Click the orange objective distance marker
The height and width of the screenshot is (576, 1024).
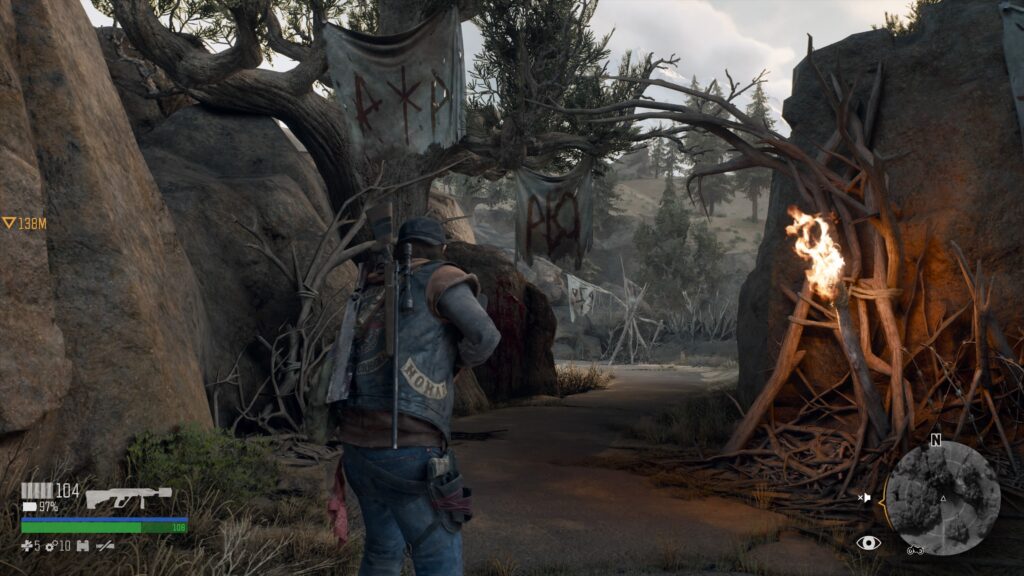tap(24, 223)
